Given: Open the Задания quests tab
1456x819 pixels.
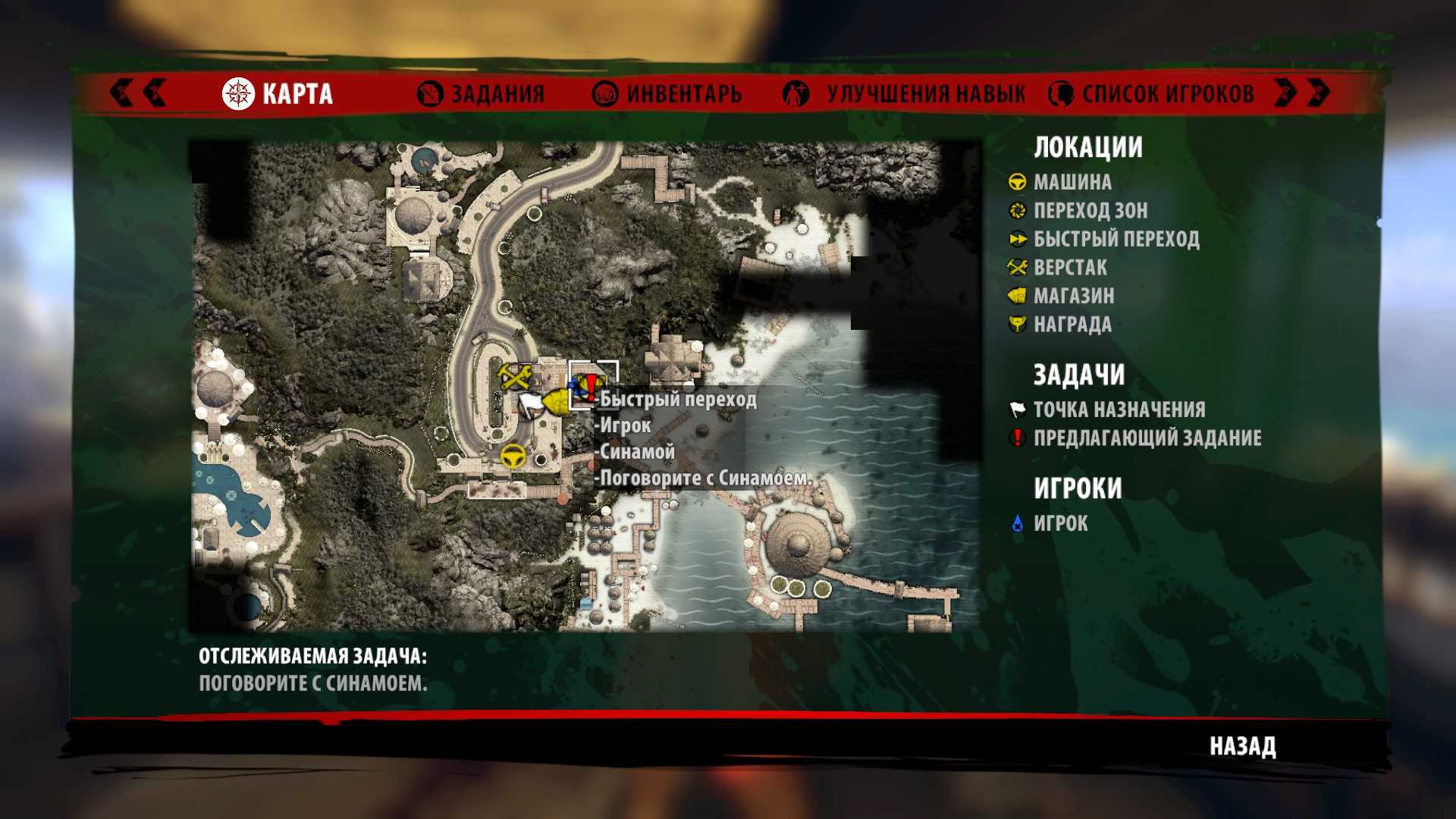Looking at the screenshot, I should [x=482, y=94].
